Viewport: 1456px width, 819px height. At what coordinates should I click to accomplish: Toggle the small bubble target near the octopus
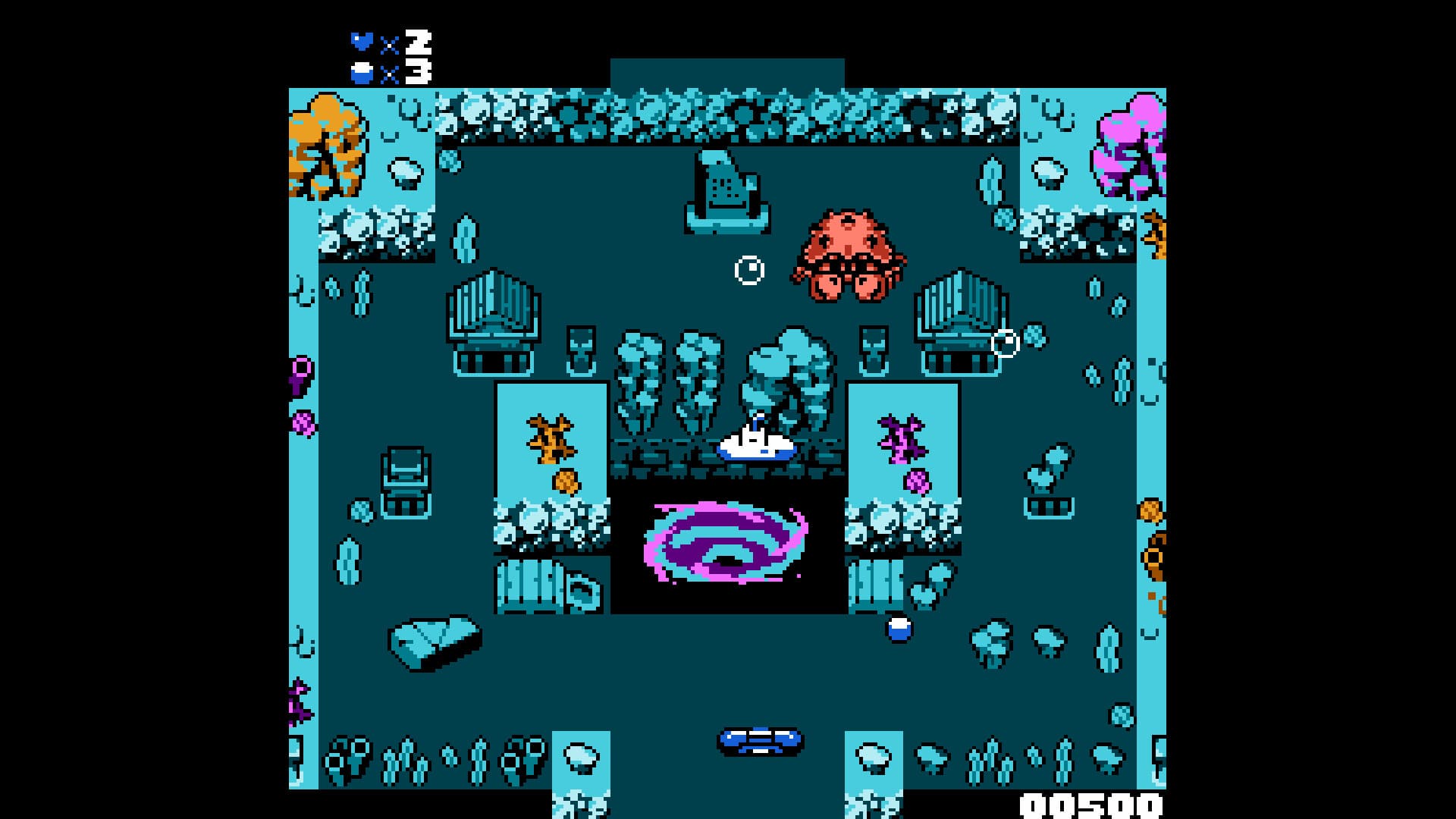(x=749, y=270)
